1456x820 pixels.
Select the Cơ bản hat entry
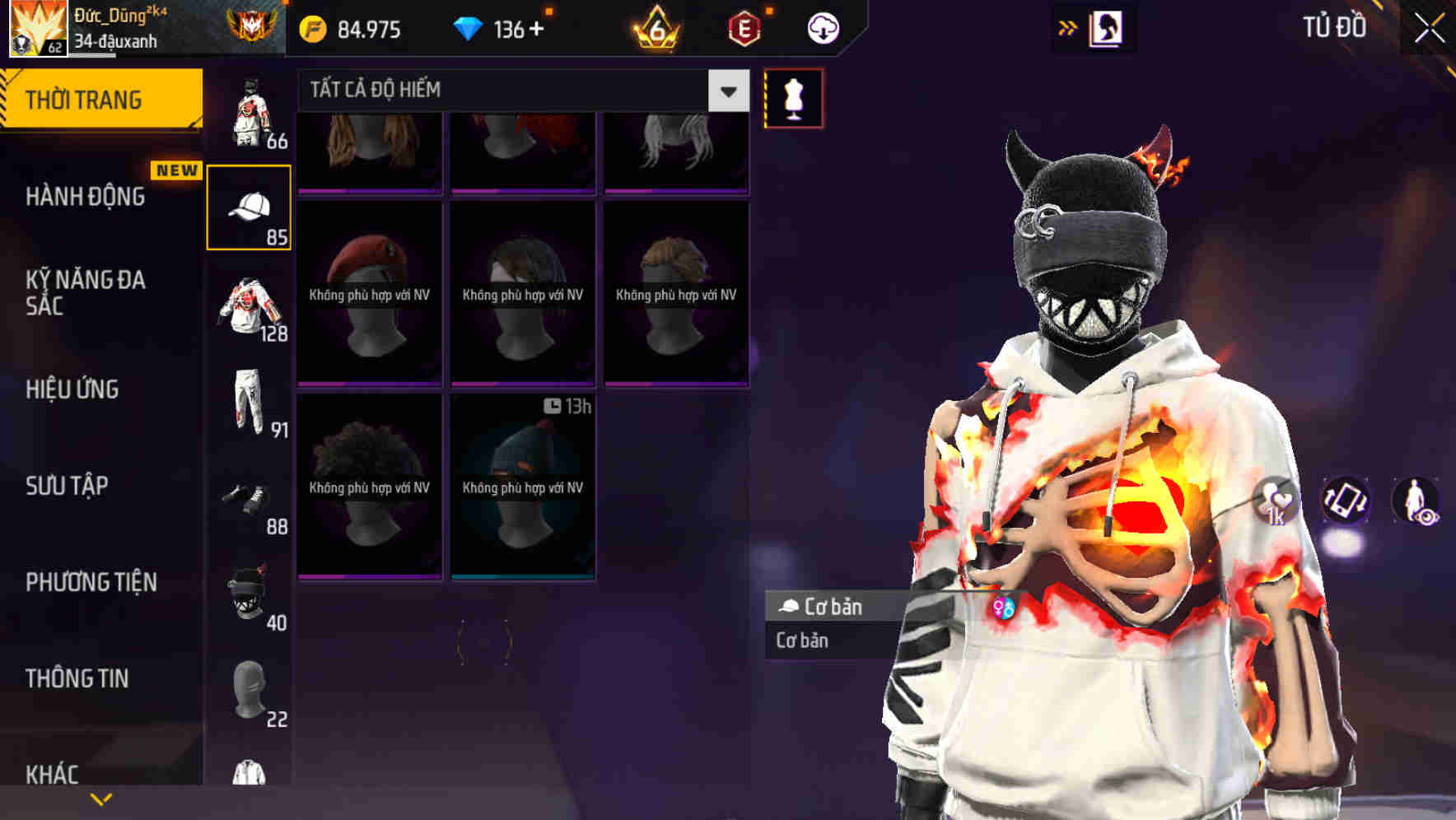pyautogui.click(x=824, y=607)
